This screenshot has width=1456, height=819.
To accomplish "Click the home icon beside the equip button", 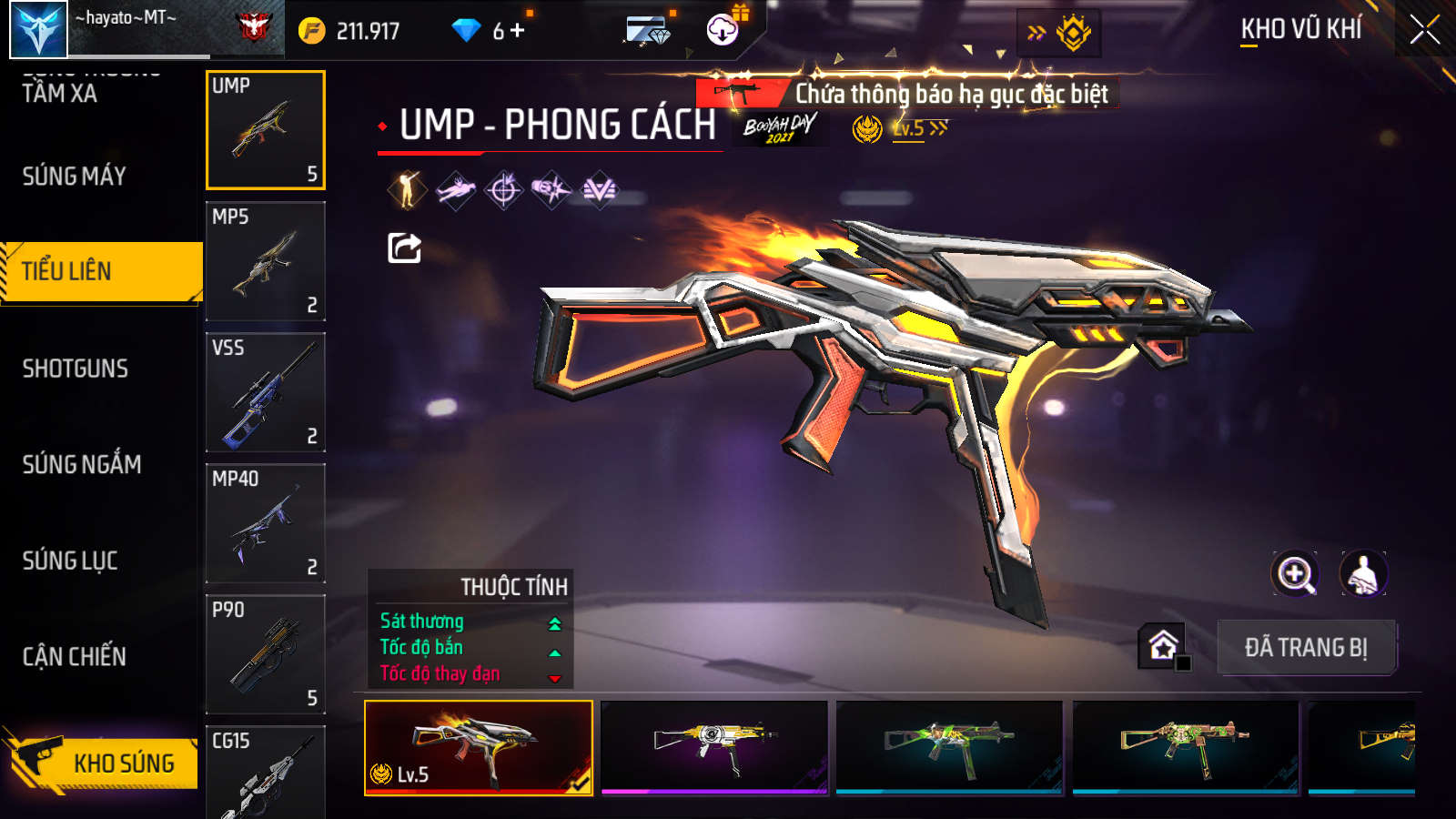I will point(1163,645).
